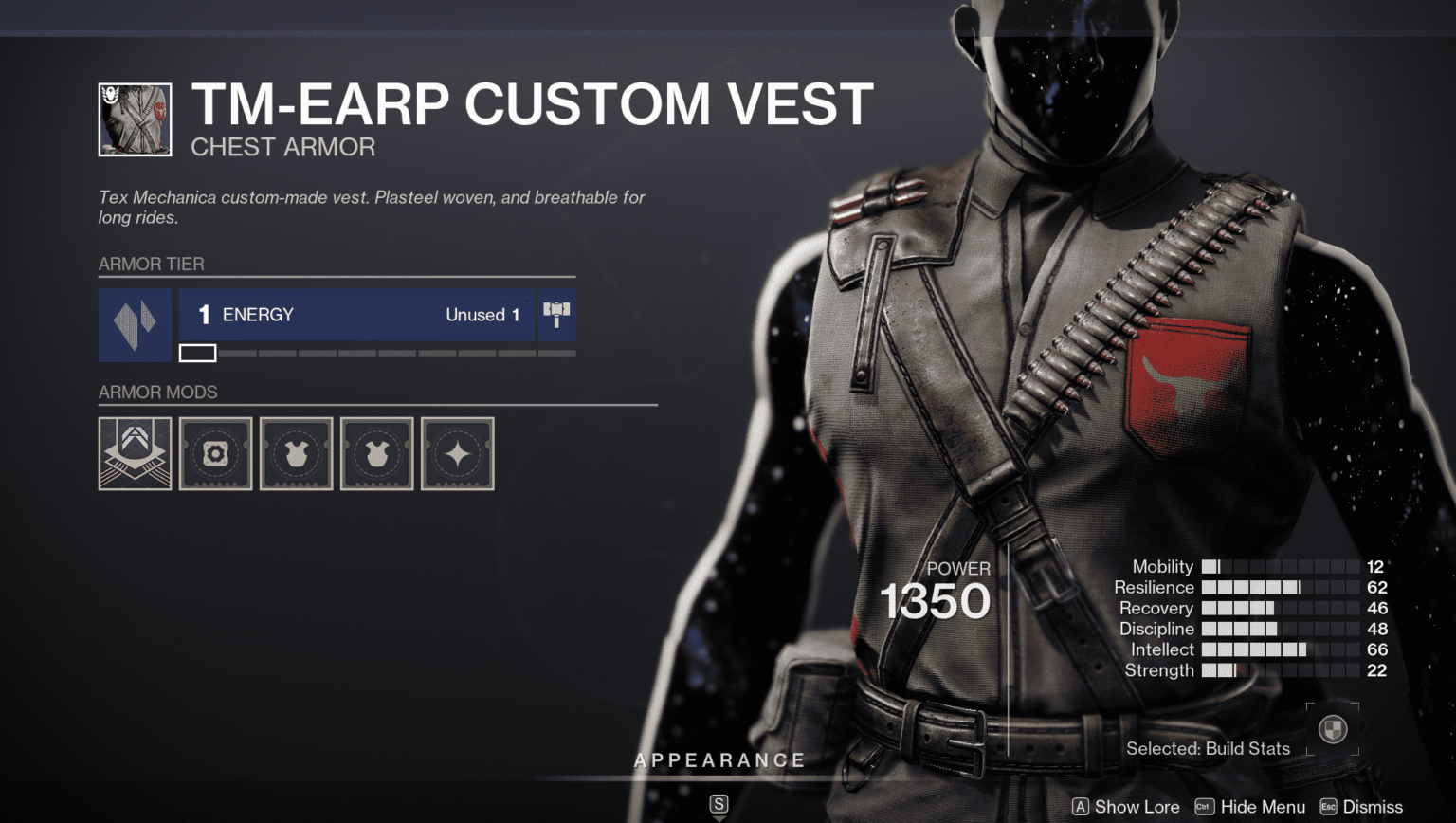Select the 1 Energy armor tier bar
Screen dimensions: 1456x823
(356, 315)
